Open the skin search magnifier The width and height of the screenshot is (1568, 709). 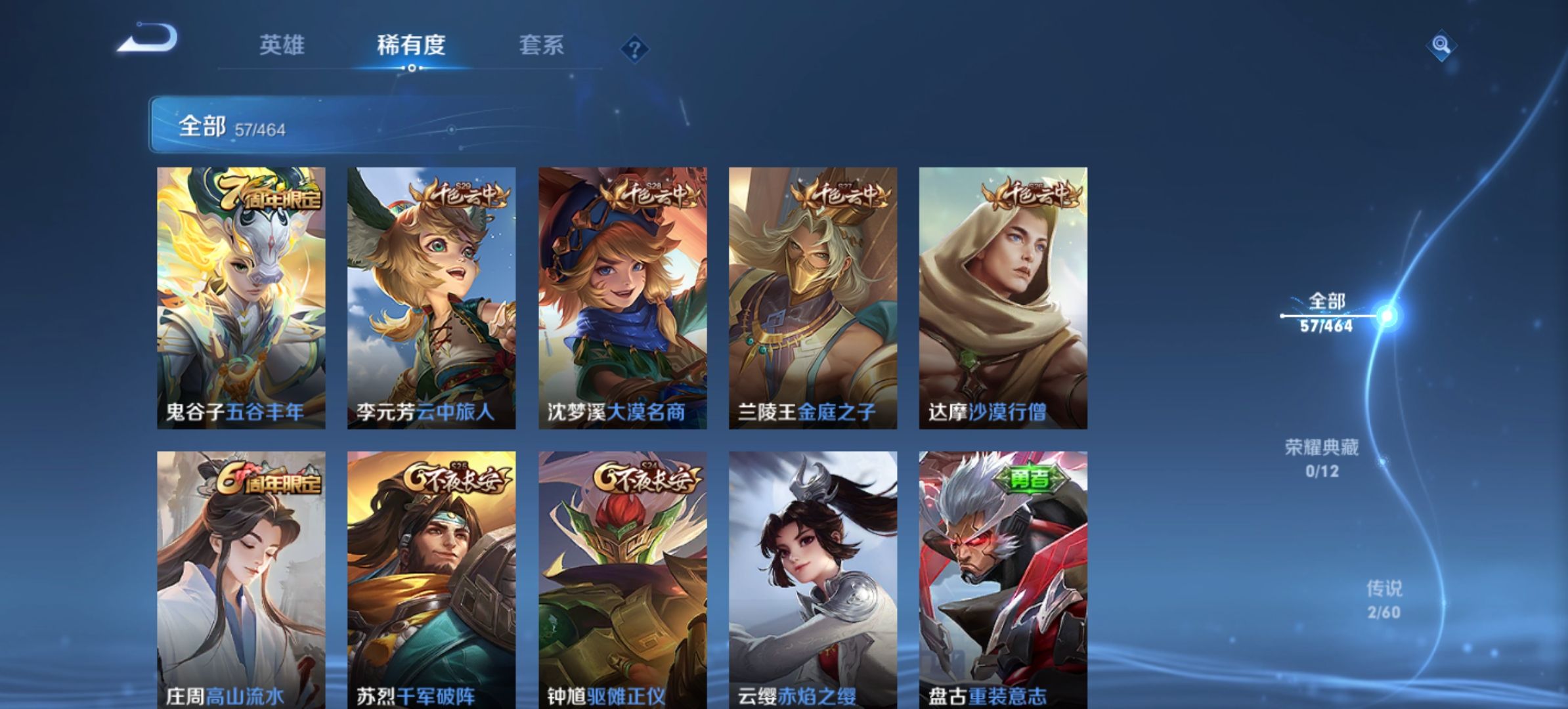click(x=1441, y=45)
